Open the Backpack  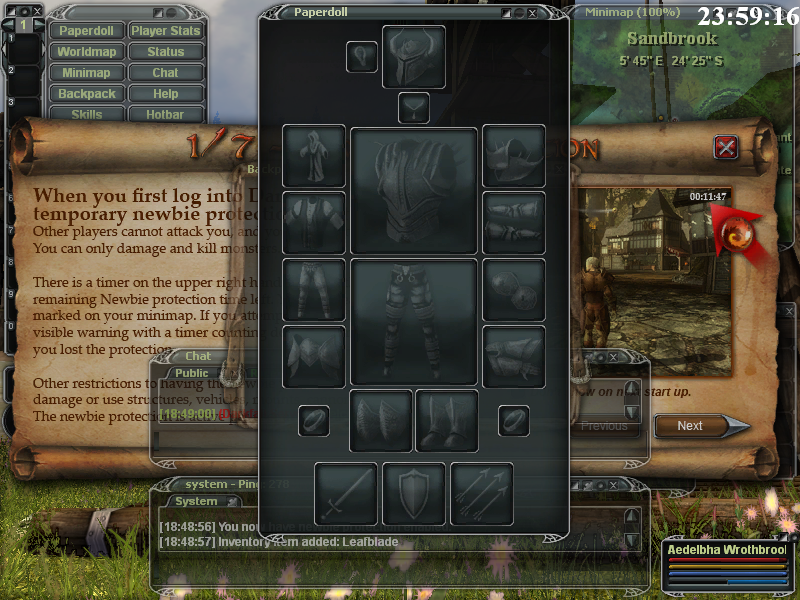click(86, 93)
